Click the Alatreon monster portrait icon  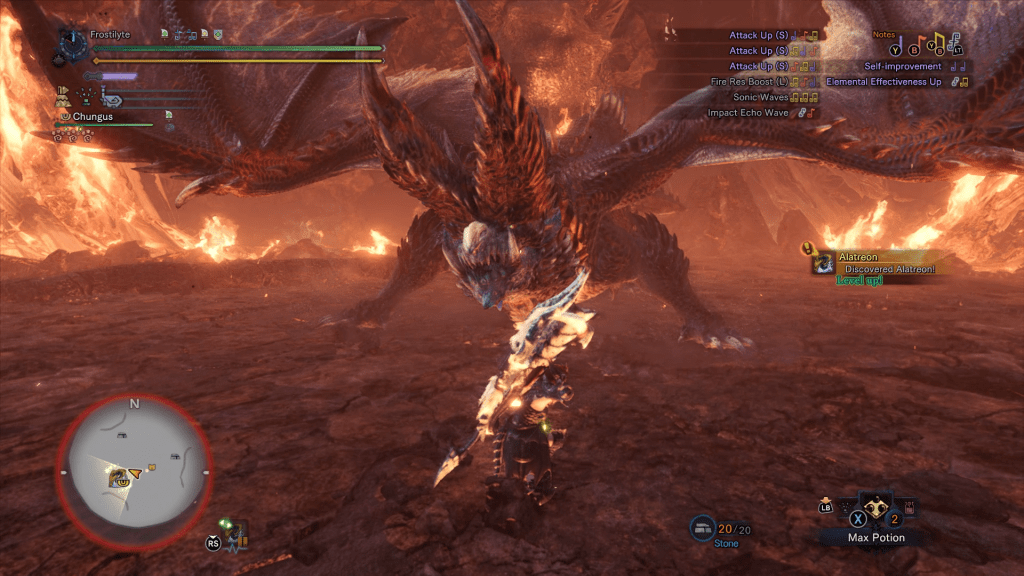tap(823, 263)
